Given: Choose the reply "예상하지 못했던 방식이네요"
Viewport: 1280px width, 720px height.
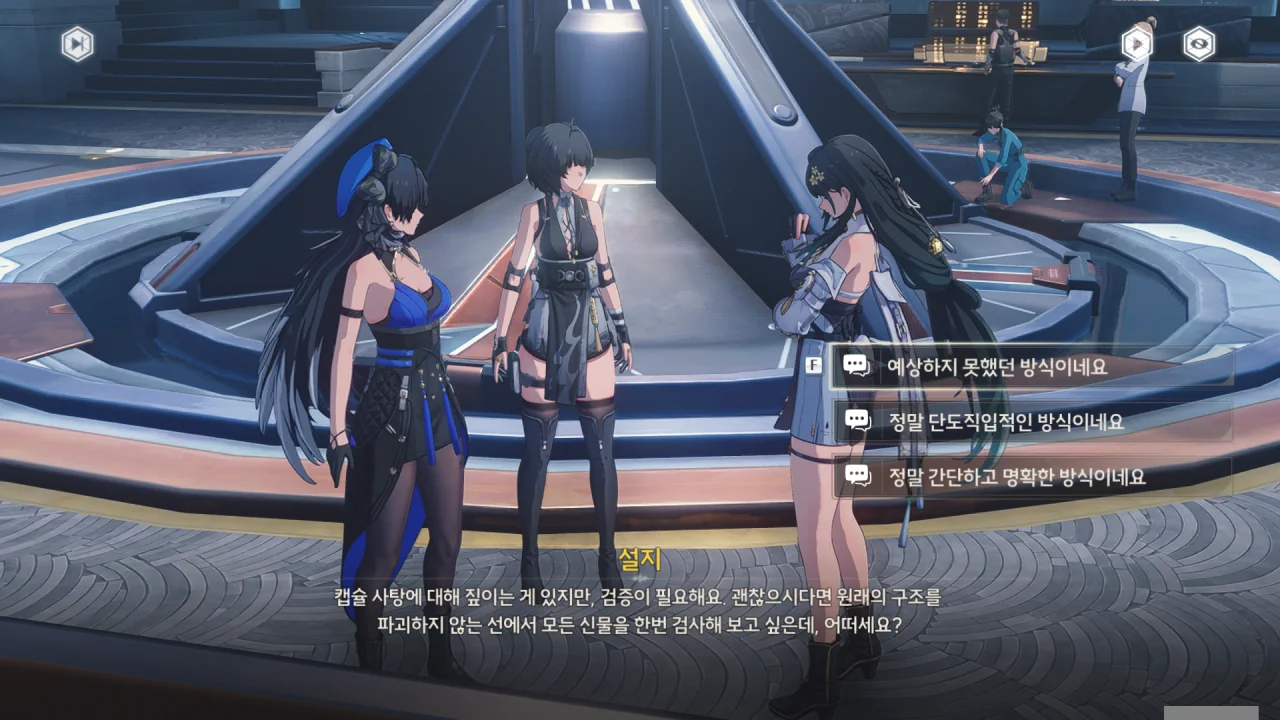Looking at the screenshot, I should (x=1030, y=366).
